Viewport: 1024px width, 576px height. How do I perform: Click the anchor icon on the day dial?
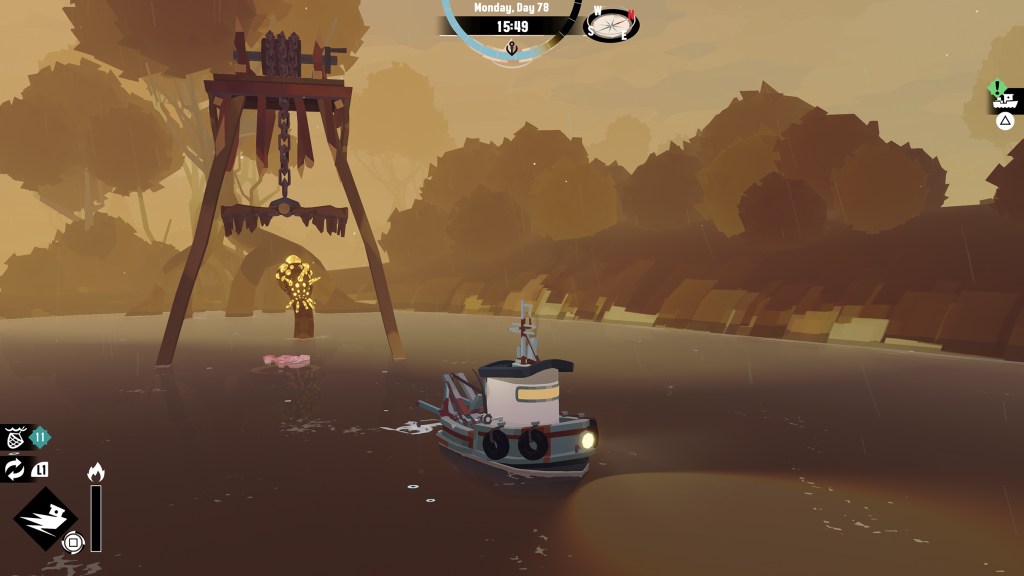512,48
